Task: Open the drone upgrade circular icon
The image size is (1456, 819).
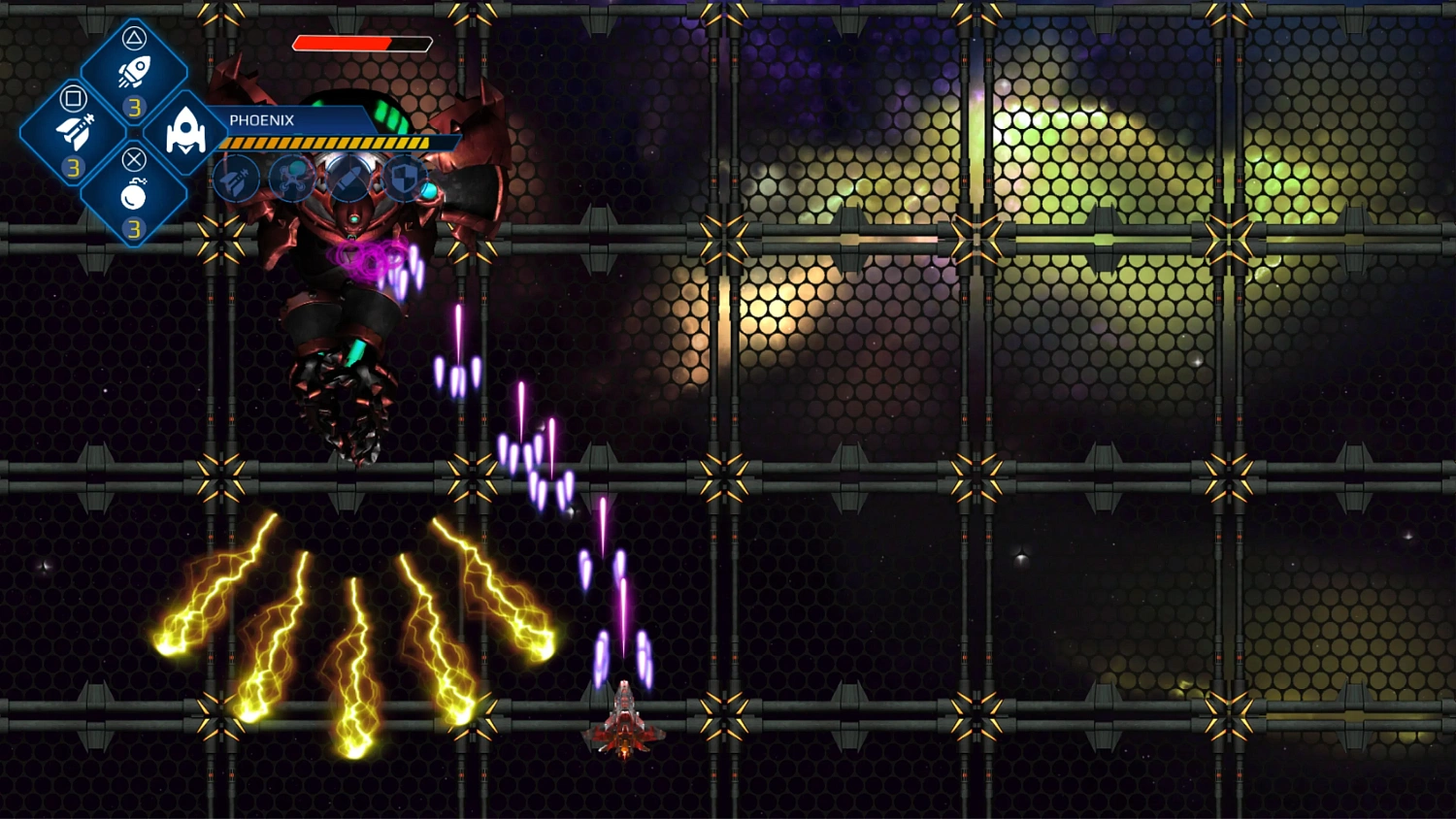Action: (291, 178)
